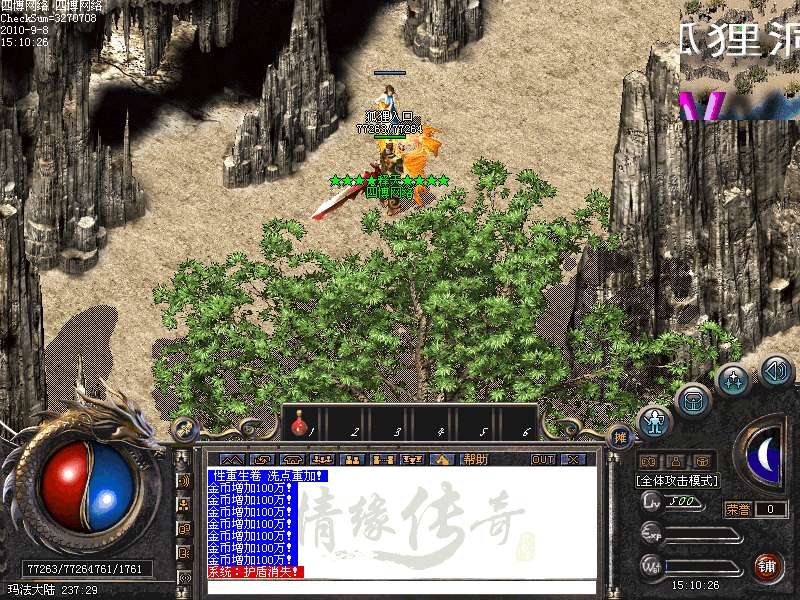Image resolution: width=800 pixels, height=600 pixels.
Task: Toggle the sound speaker icon
Action: pos(776,372)
